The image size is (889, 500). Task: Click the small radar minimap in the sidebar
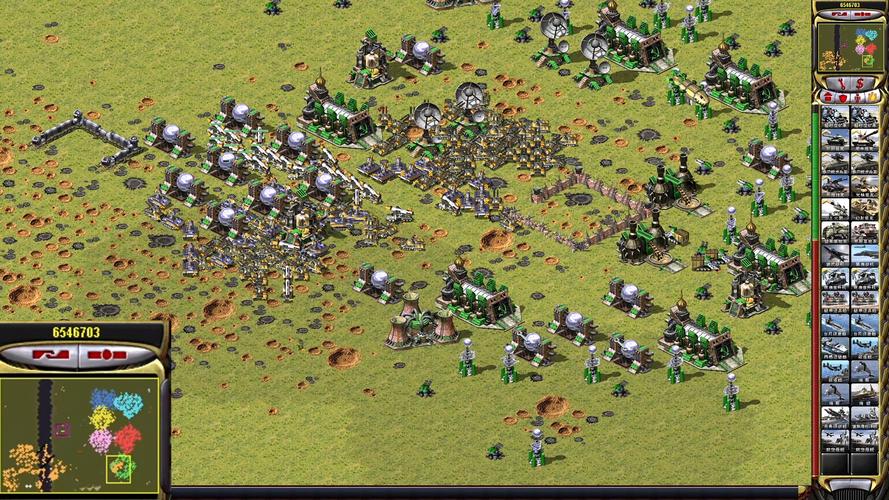point(846,46)
